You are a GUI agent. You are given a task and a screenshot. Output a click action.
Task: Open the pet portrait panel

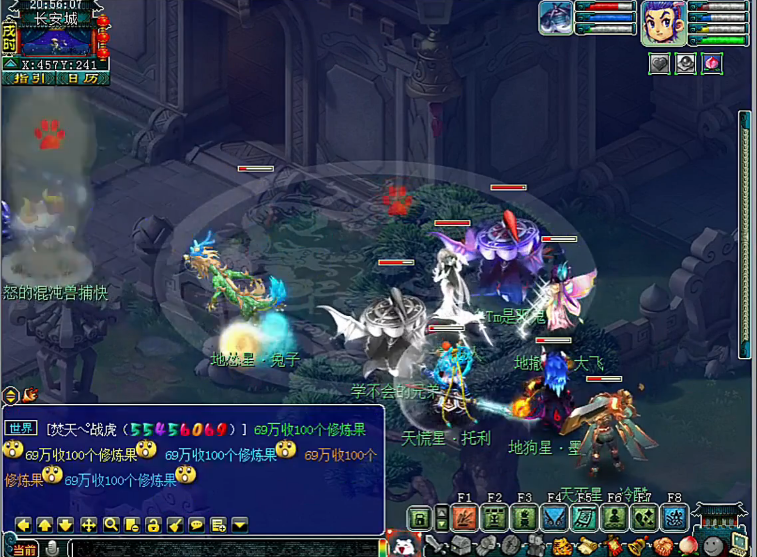pyautogui.click(x=556, y=18)
